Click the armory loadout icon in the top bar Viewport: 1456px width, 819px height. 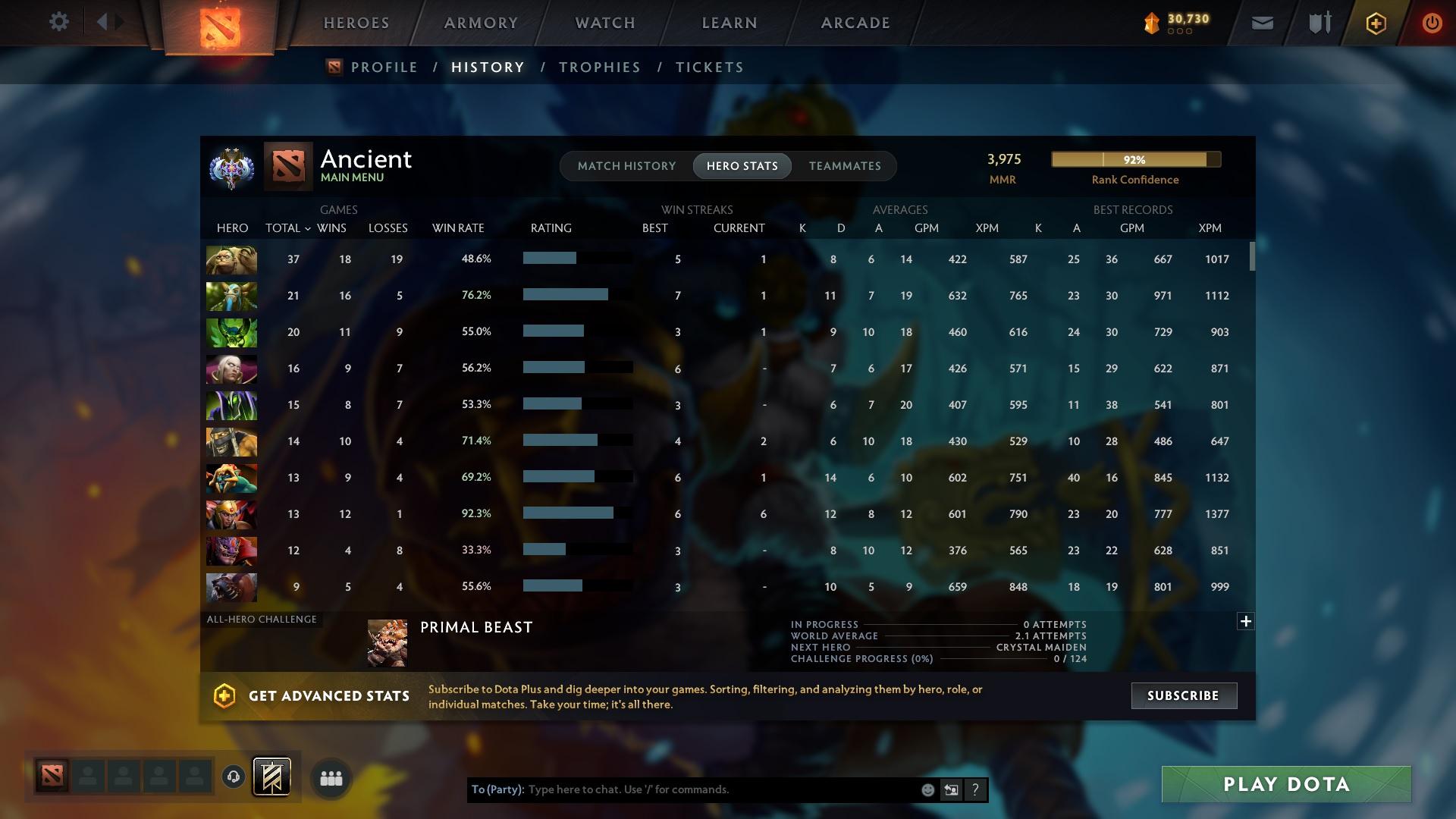point(1318,22)
